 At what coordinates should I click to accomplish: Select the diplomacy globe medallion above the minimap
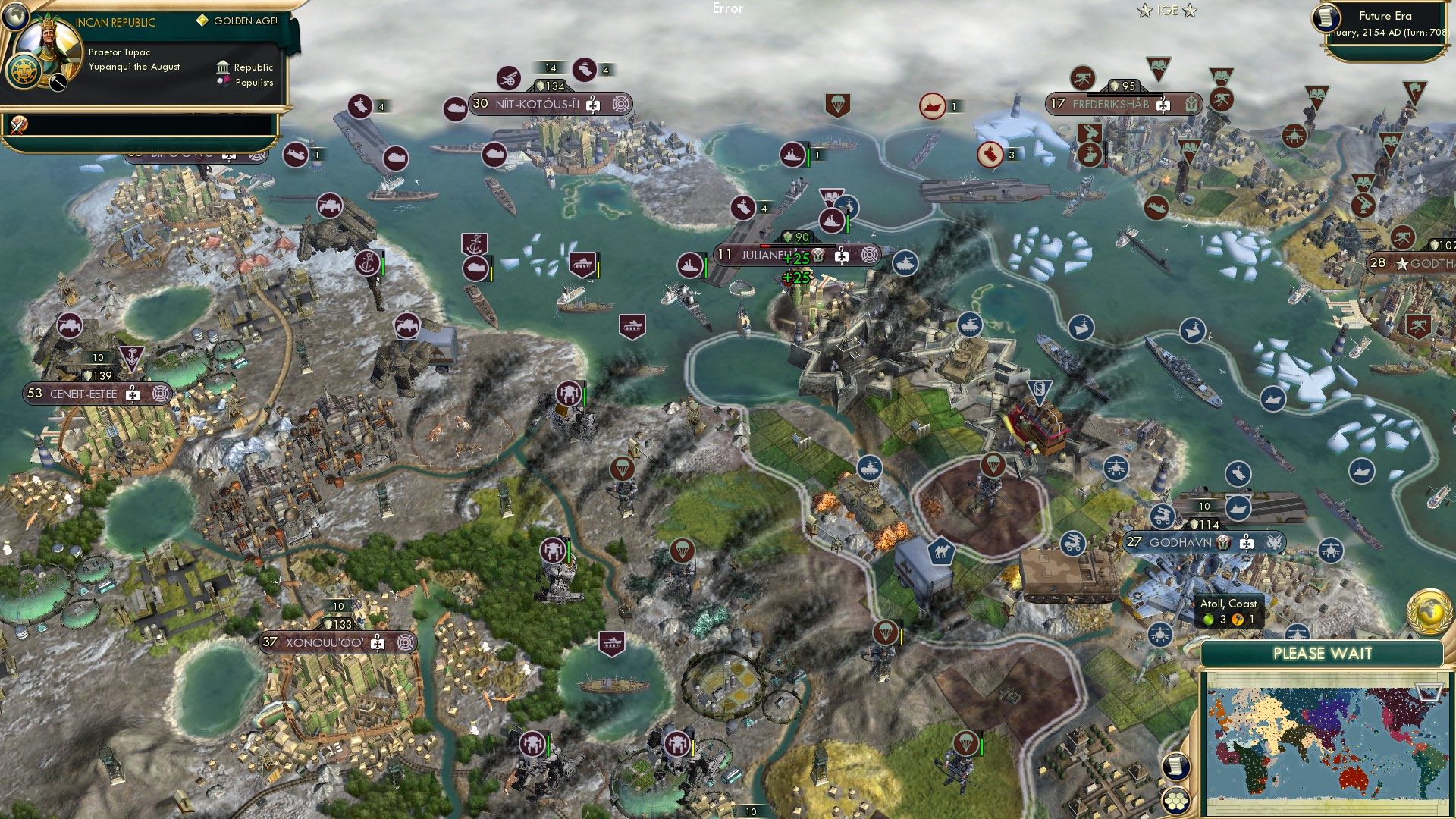point(1429,610)
